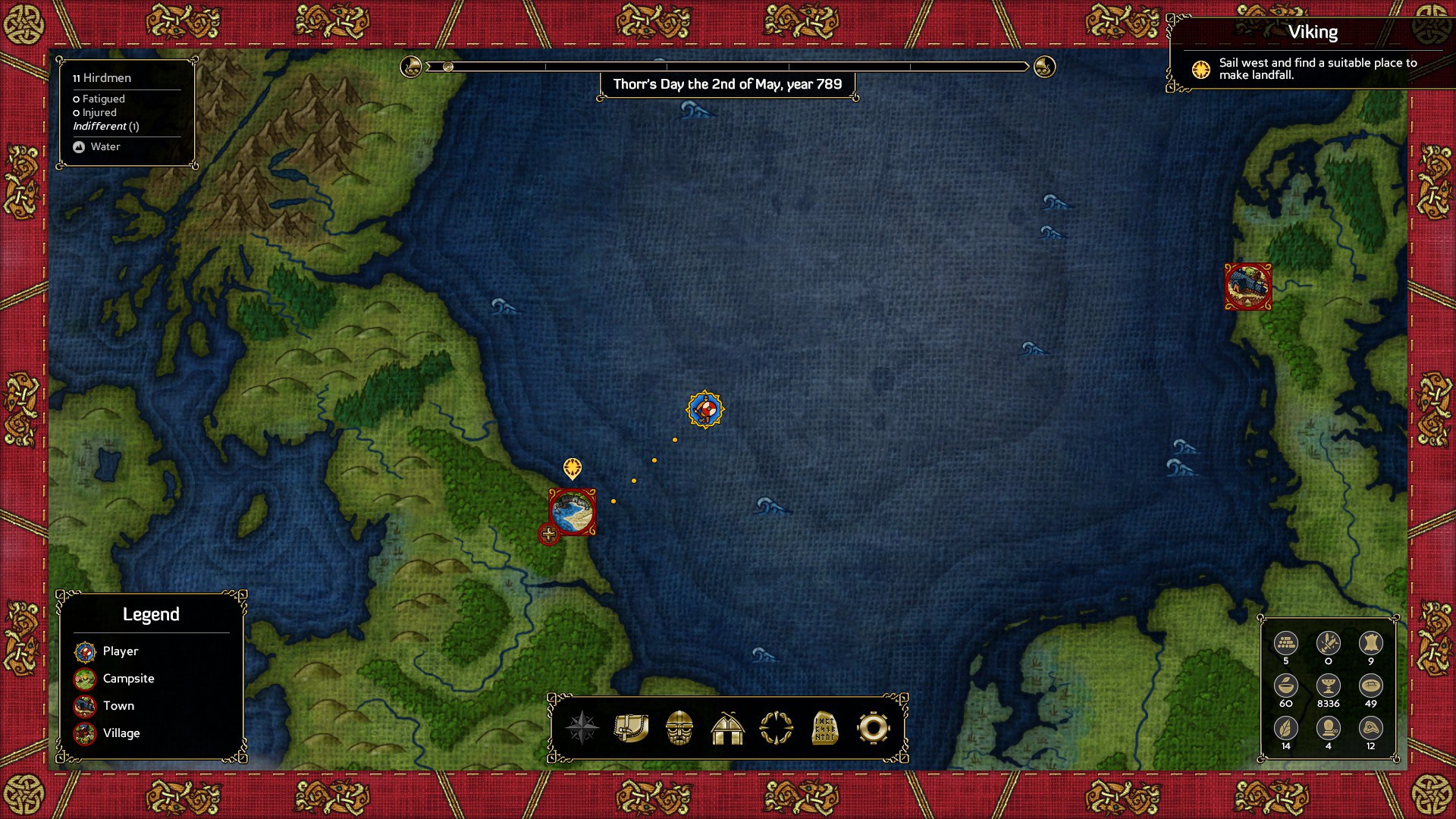This screenshot has width=1456, height=819.
Task: Select the player's ship marker at sea
Action: [x=704, y=407]
